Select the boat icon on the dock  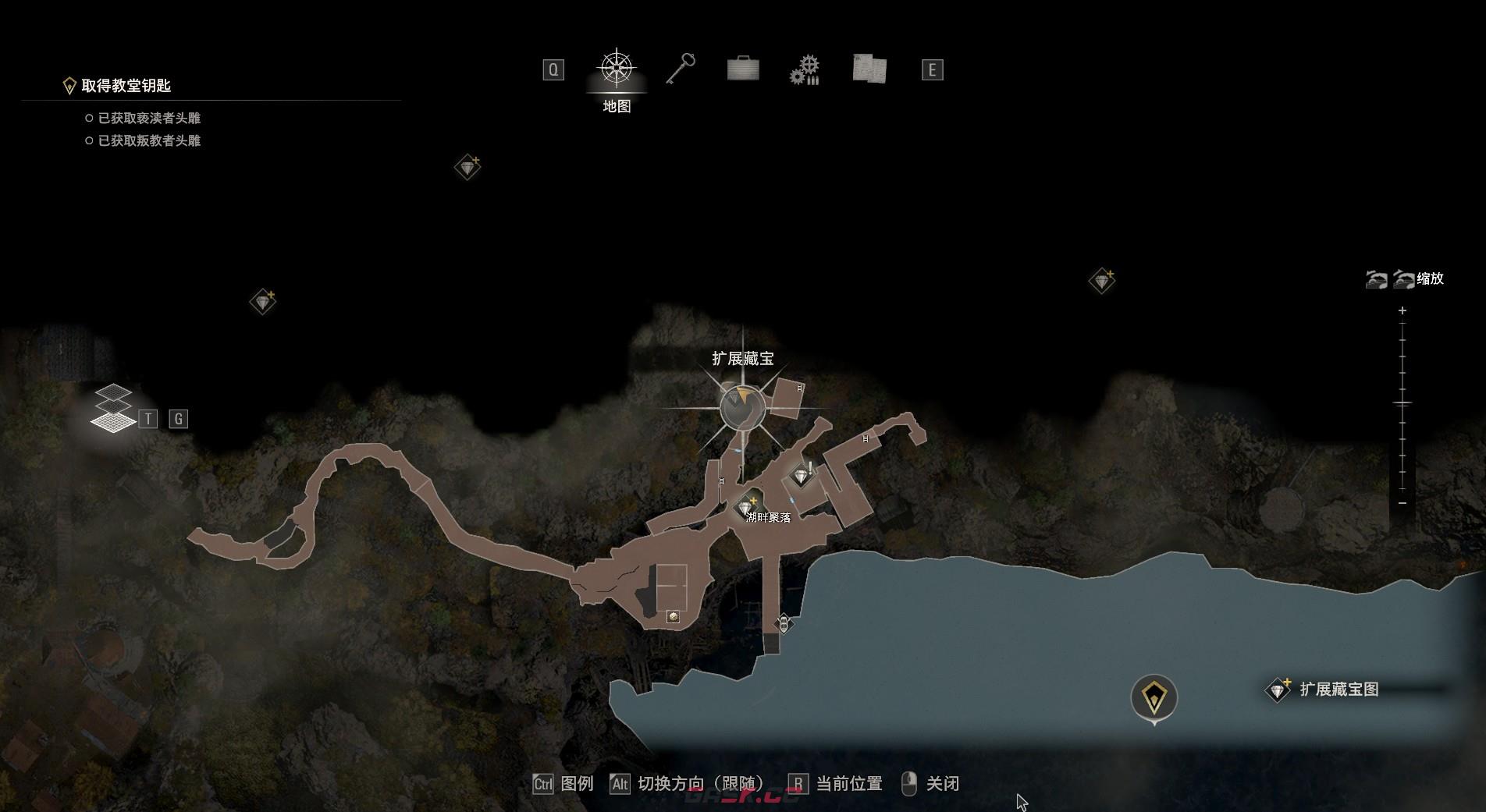(784, 623)
